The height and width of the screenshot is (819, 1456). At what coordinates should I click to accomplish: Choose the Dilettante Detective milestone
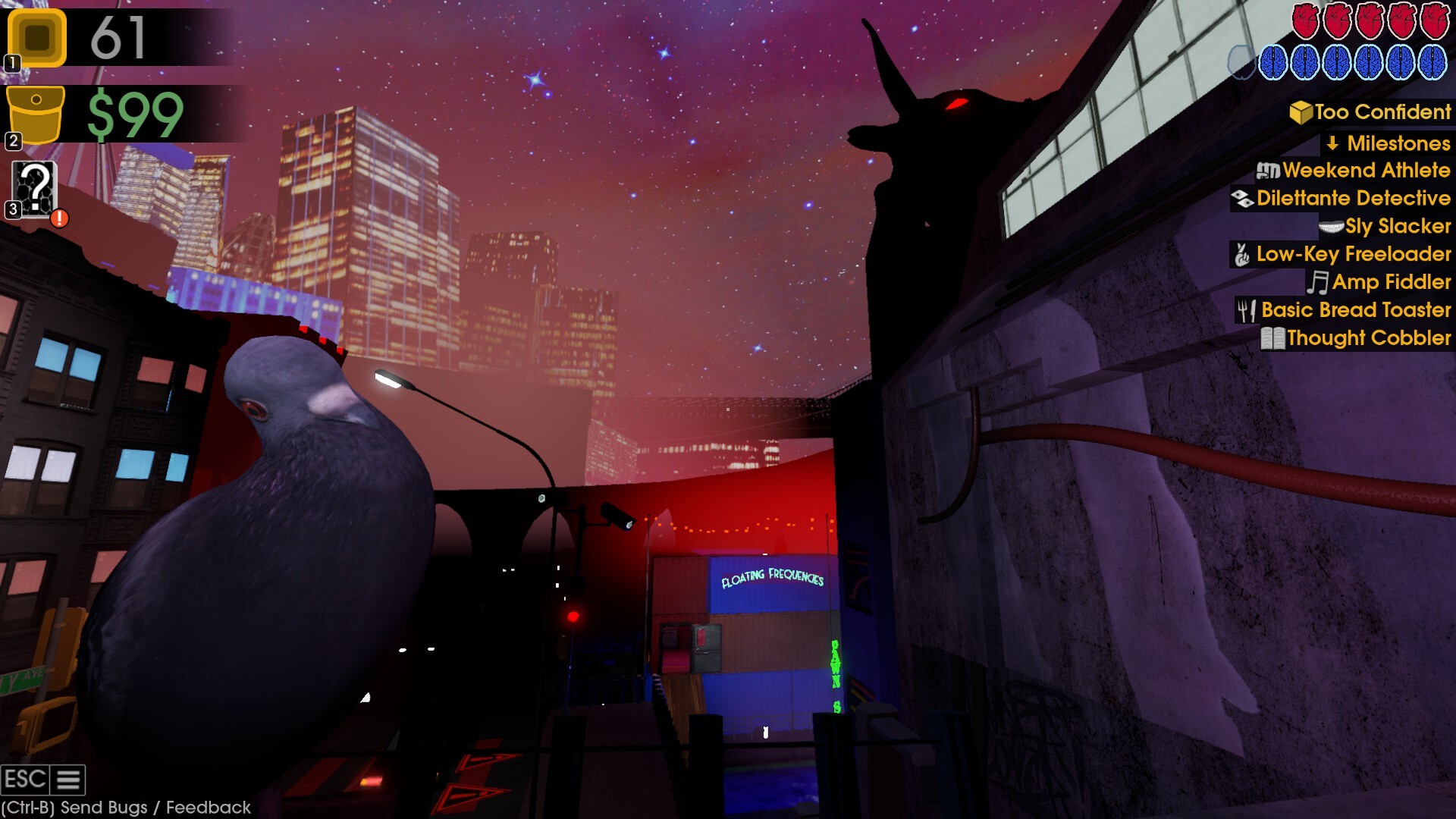click(x=1341, y=199)
